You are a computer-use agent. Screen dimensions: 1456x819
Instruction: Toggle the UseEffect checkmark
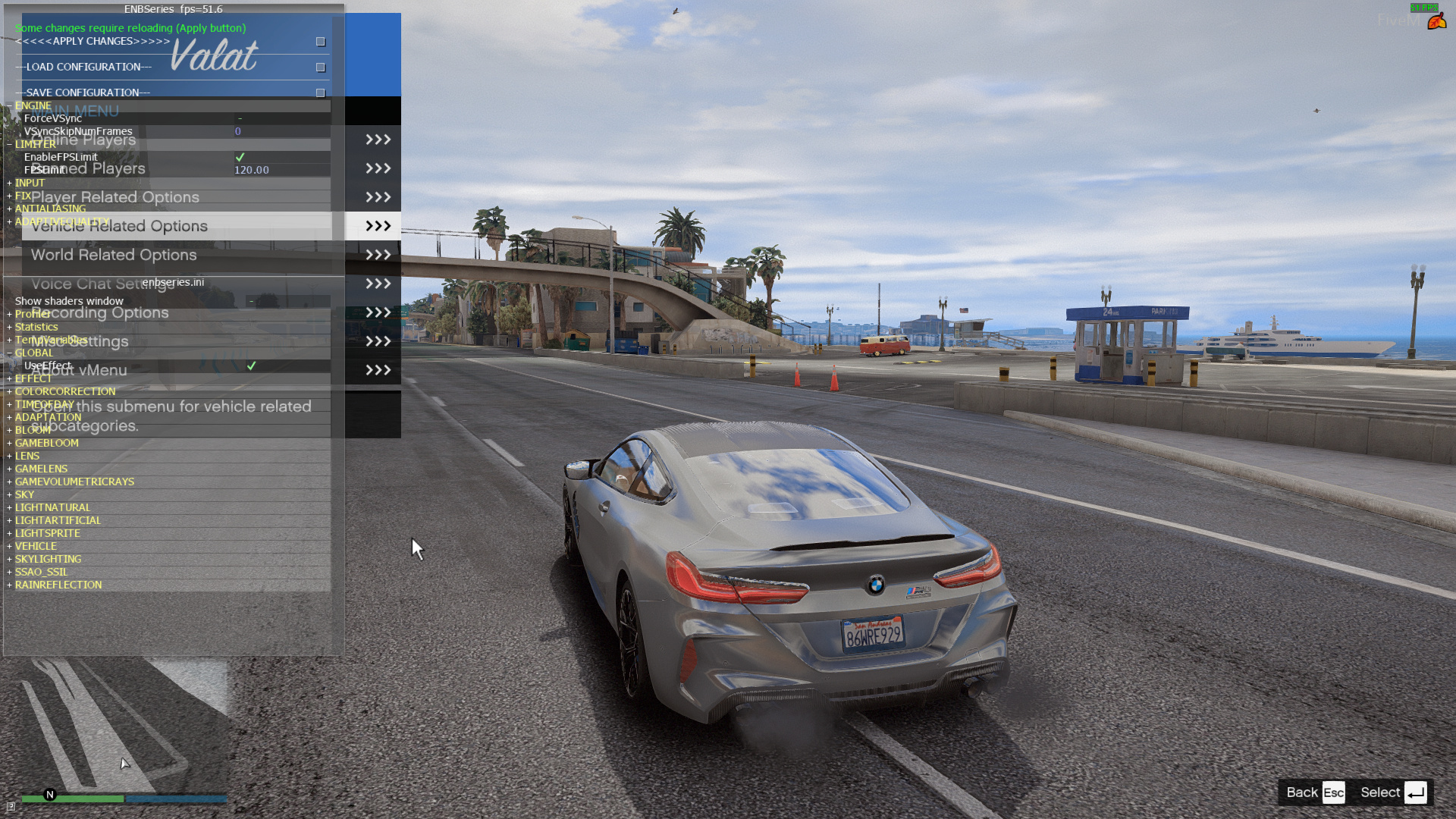click(251, 366)
